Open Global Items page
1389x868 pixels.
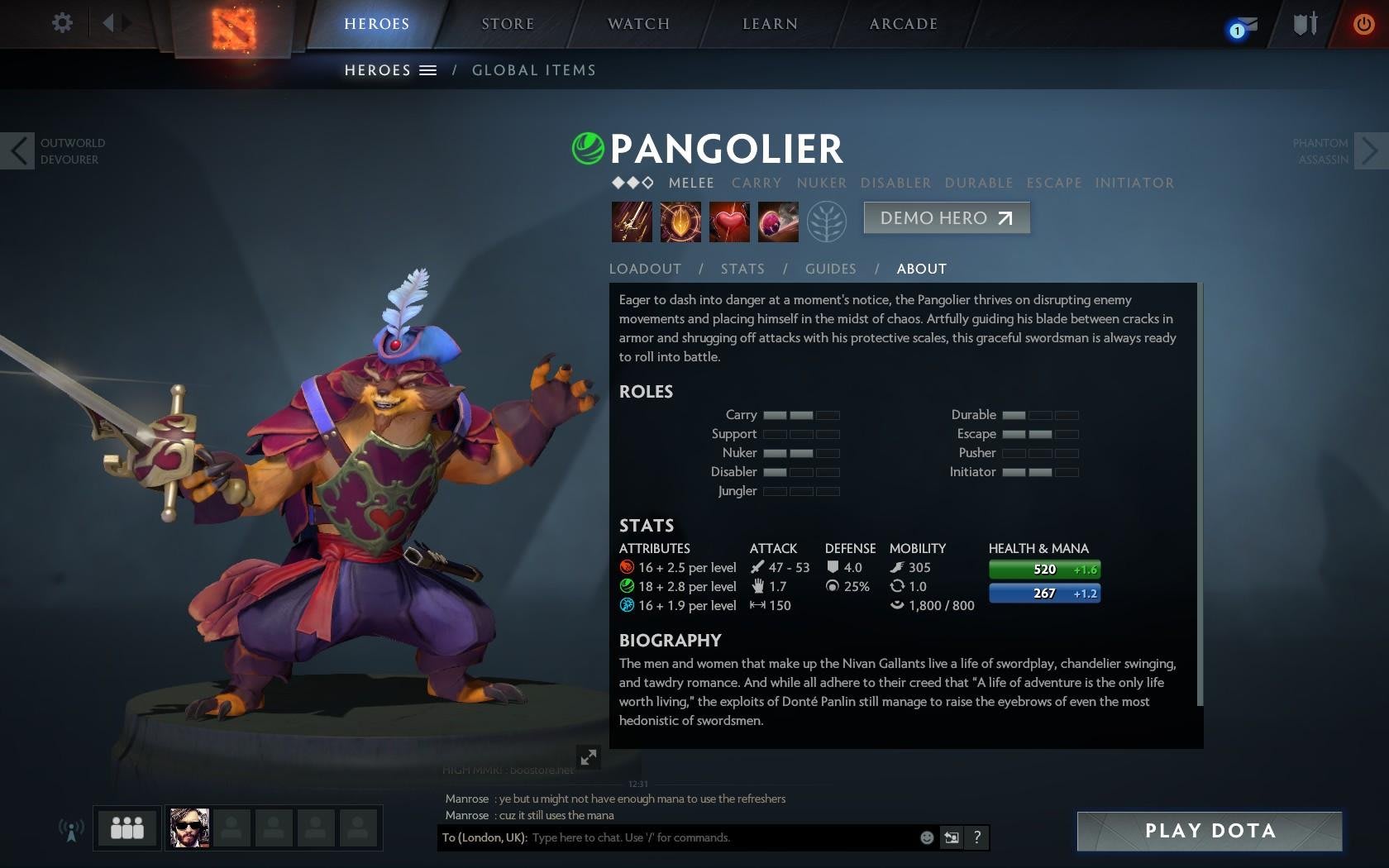tap(533, 70)
